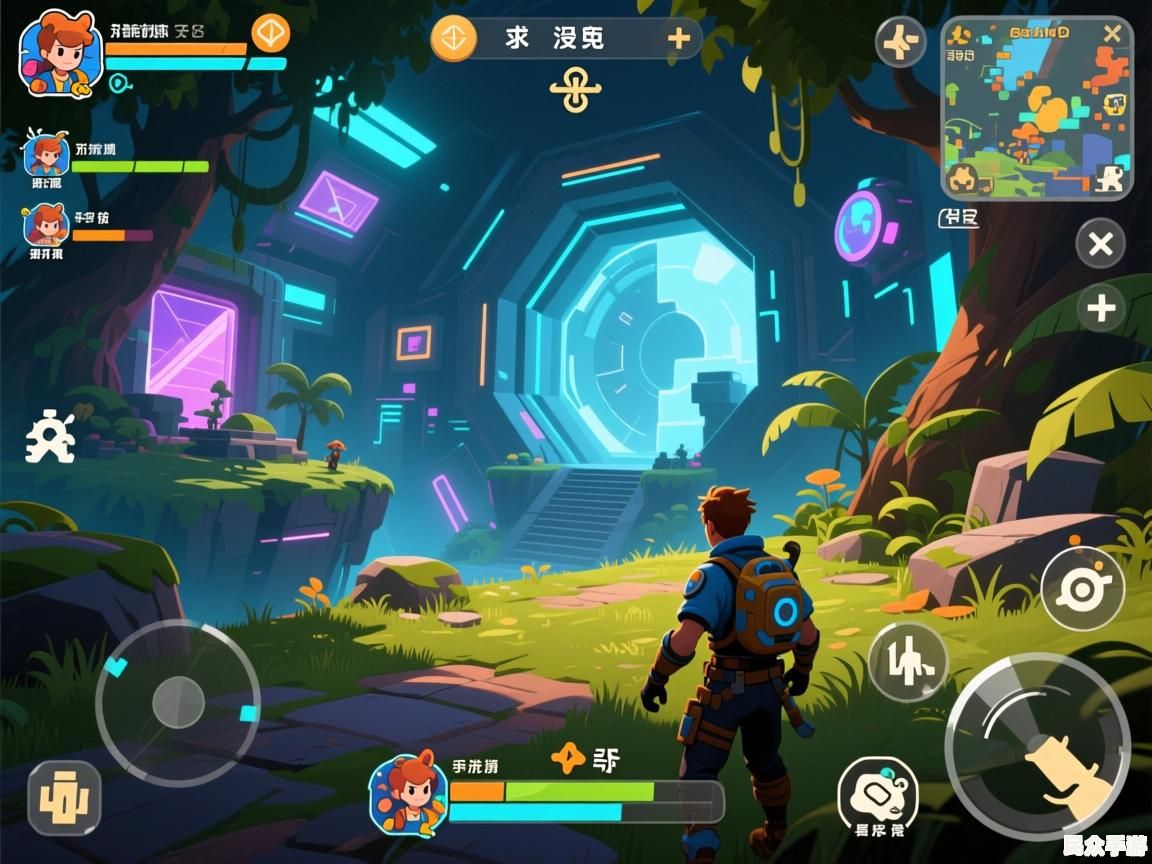
Task: Select the second teammate portrait with orange bar
Action: (x=46, y=225)
